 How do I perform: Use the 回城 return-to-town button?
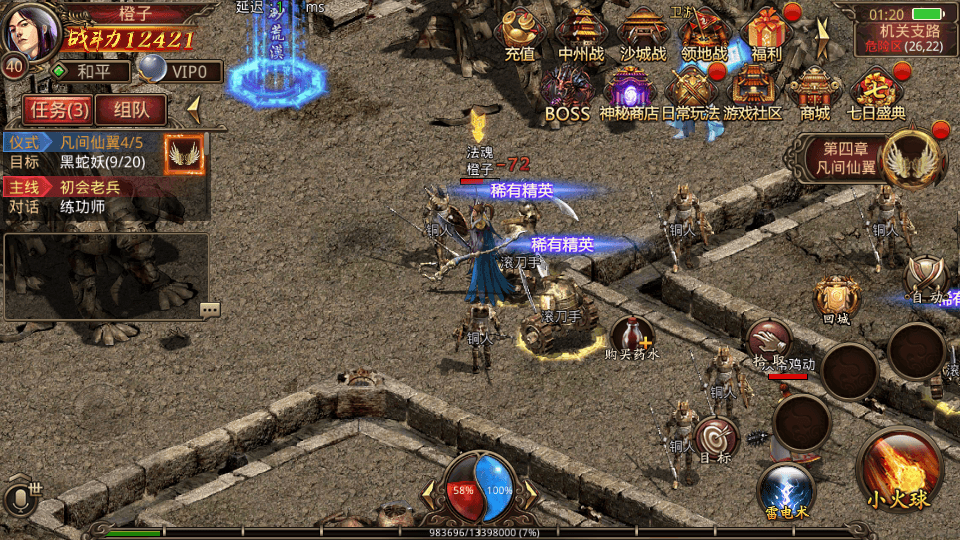pos(836,299)
